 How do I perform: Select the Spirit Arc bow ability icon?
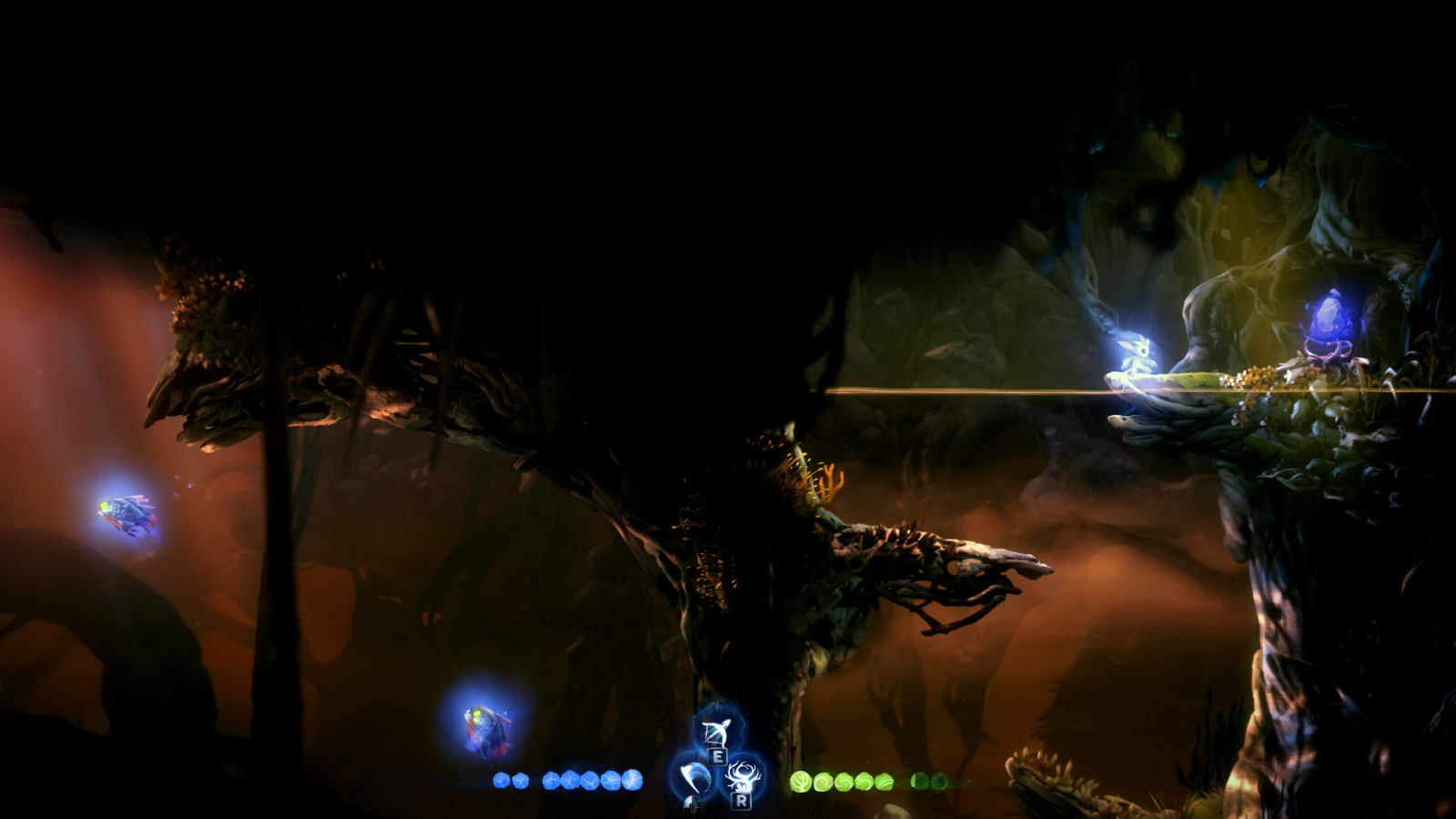[x=719, y=731]
